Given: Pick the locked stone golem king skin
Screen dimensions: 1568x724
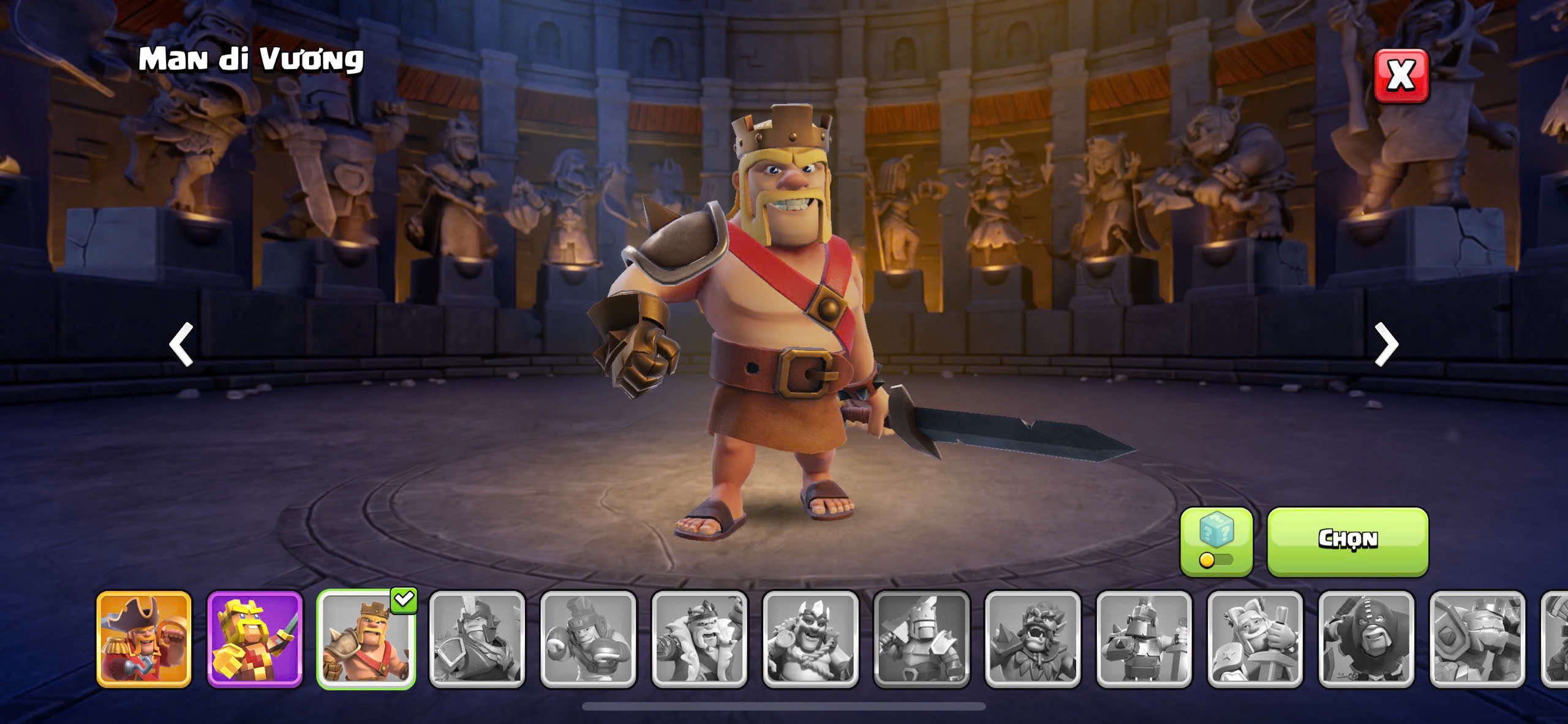Looking at the screenshot, I should click(1477, 639).
